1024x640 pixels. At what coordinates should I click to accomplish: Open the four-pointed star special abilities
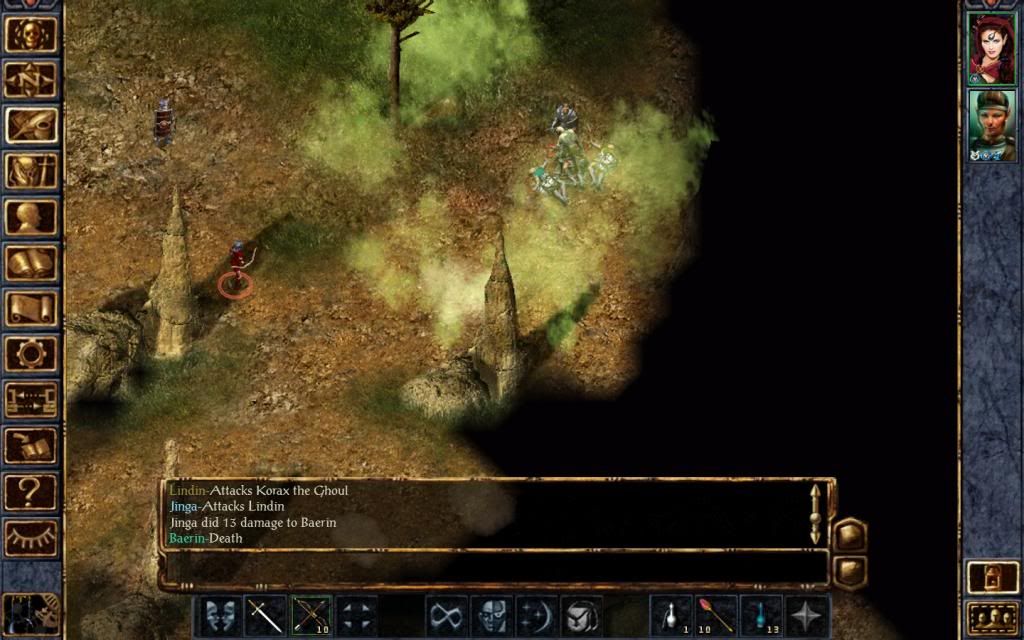point(807,615)
